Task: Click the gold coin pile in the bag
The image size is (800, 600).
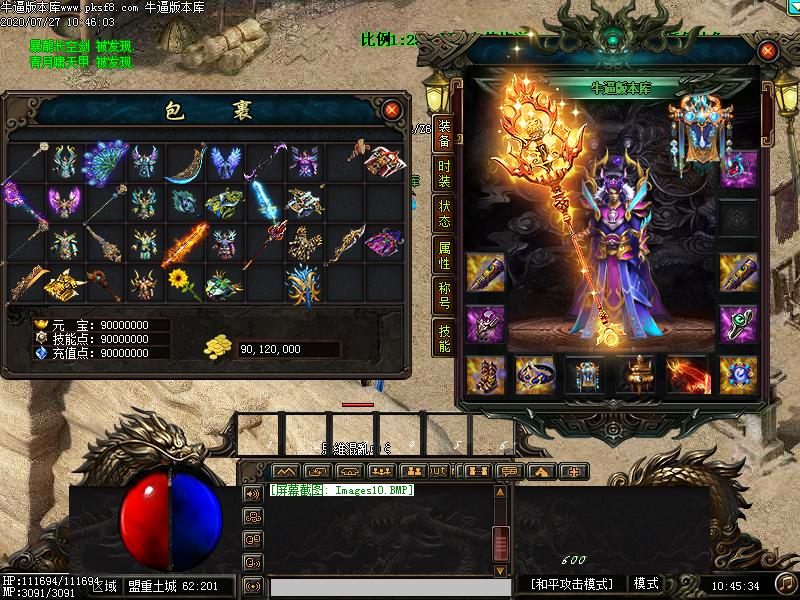Action: (x=218, y=347)
